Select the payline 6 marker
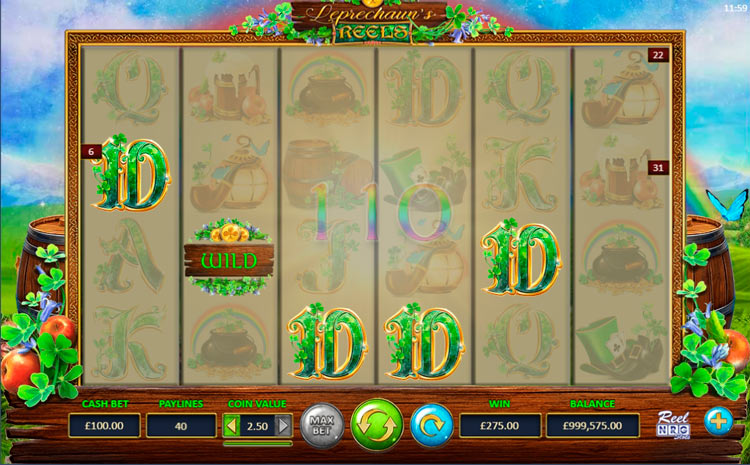The height and width of the screenshot is (465, 750). (x=91, y=152)
